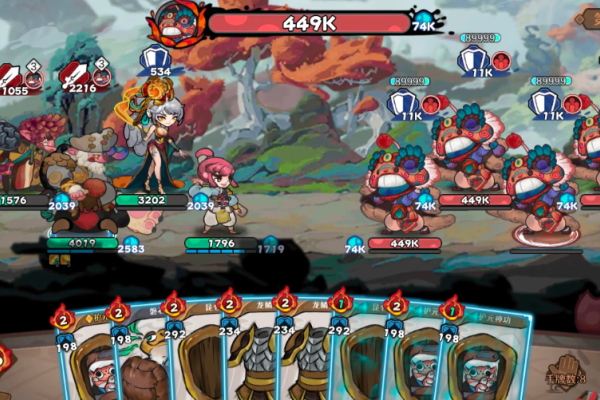Viewport: 600px width, 400px height.
Task: Open the card pile showing count 8
Action: point(565,373)
